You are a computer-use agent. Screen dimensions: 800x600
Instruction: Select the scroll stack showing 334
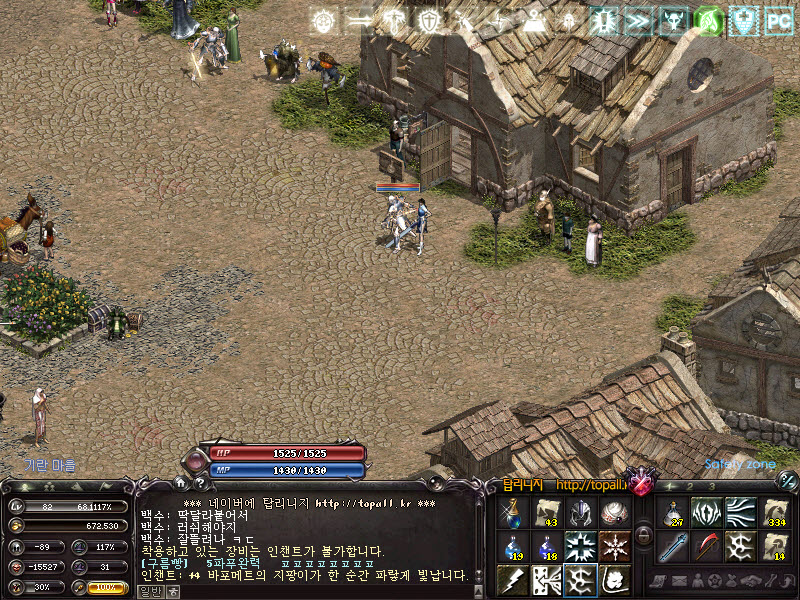(774, 513)
